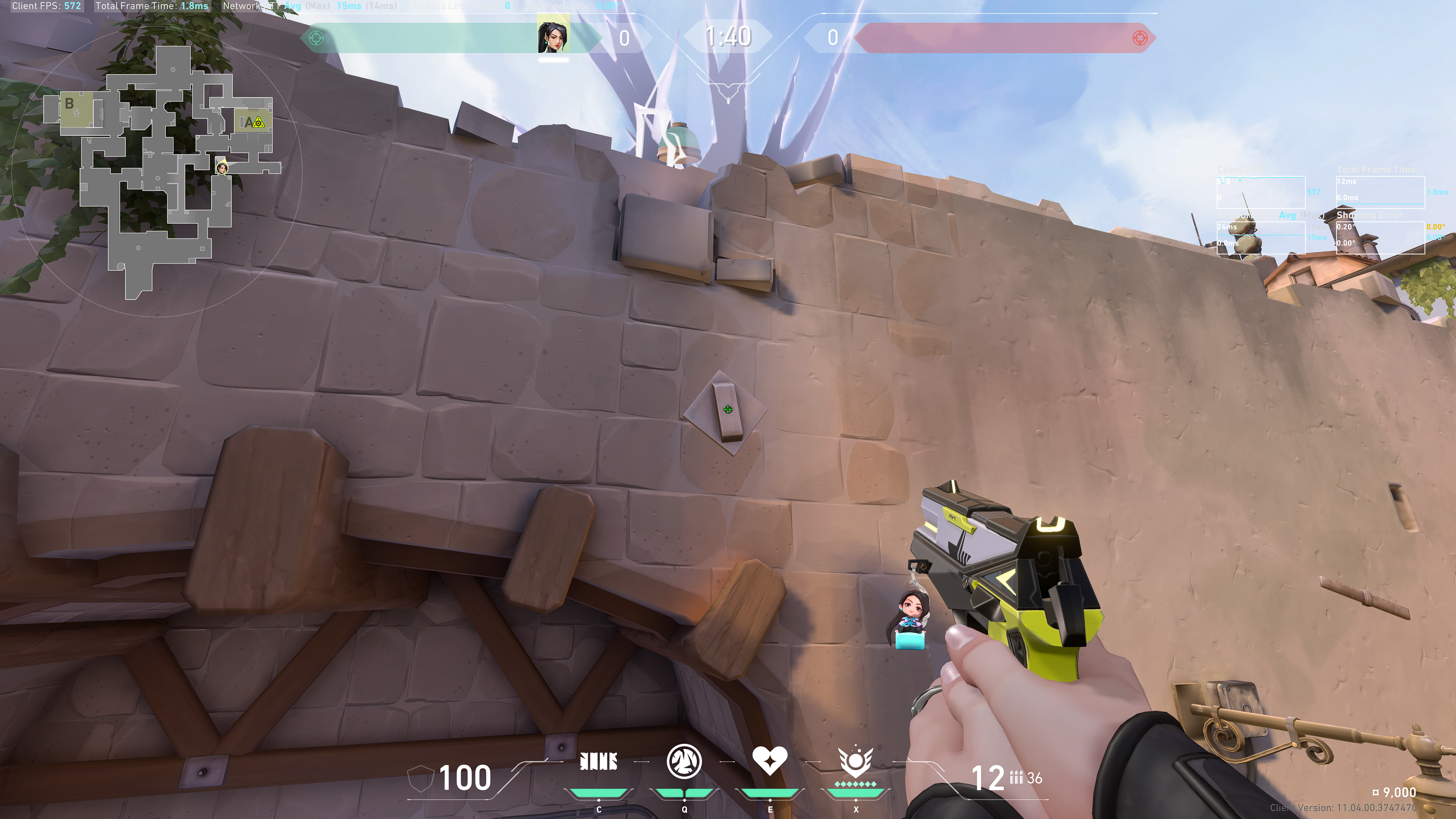
Task: Click the green attacker team emblem
Action: 317,38
